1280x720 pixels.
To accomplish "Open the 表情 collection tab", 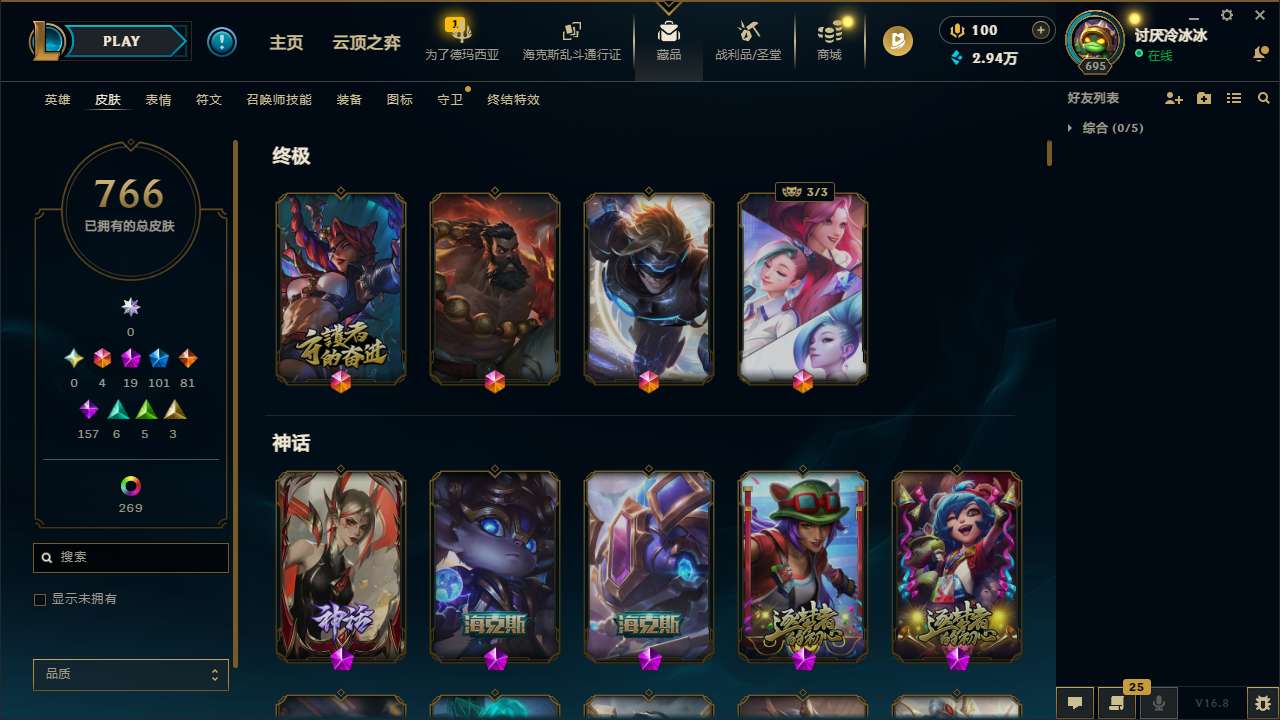I will (158, 100).
